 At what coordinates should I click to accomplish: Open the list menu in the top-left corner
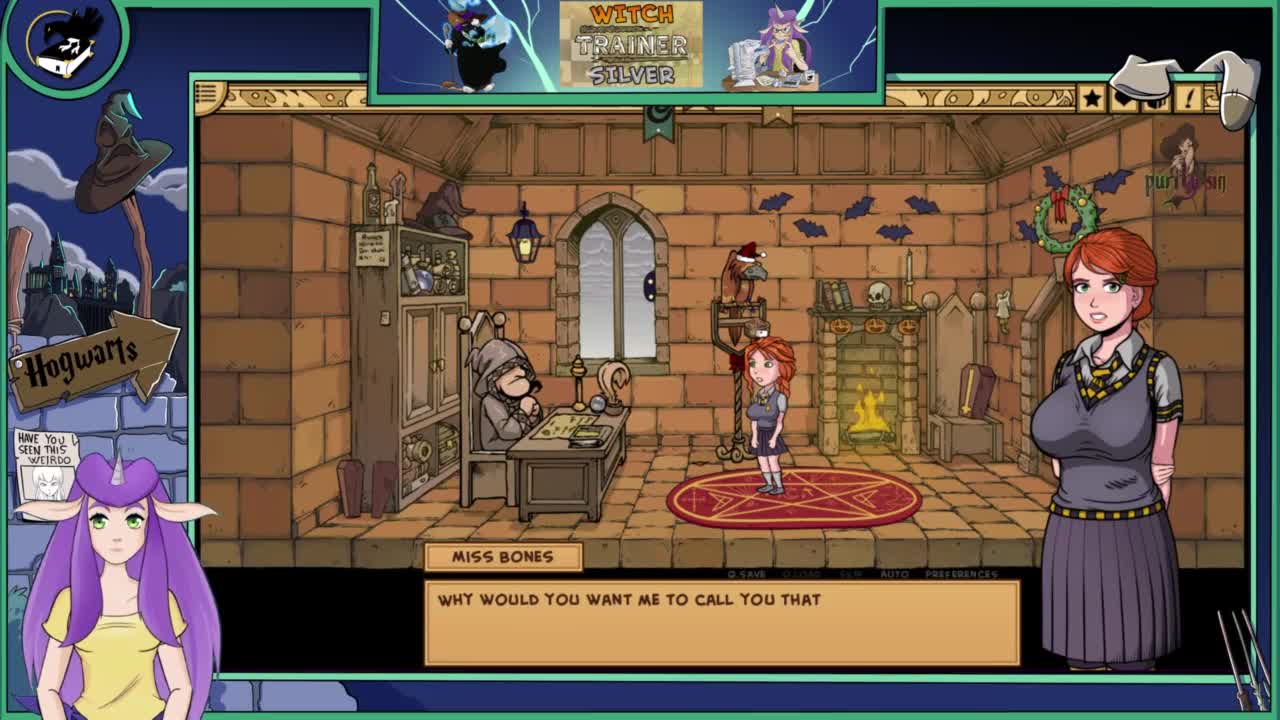tap(209, 96)
